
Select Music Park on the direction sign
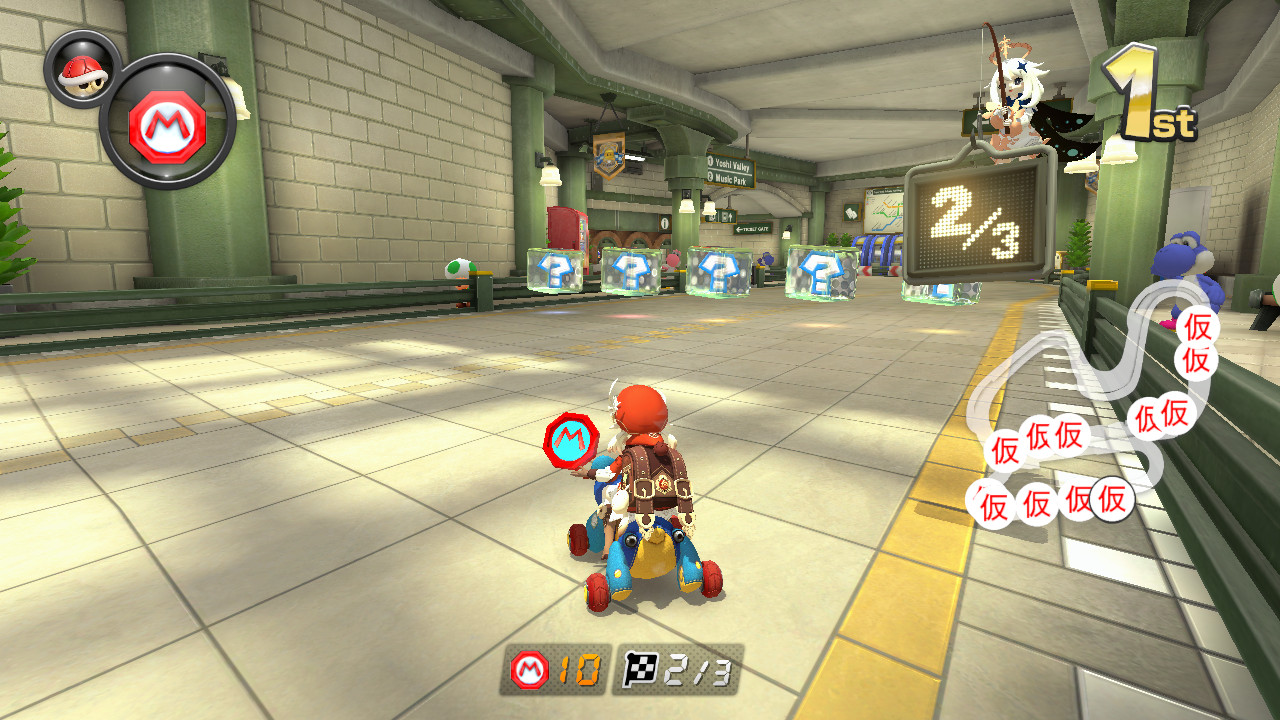tap(731, 178)
